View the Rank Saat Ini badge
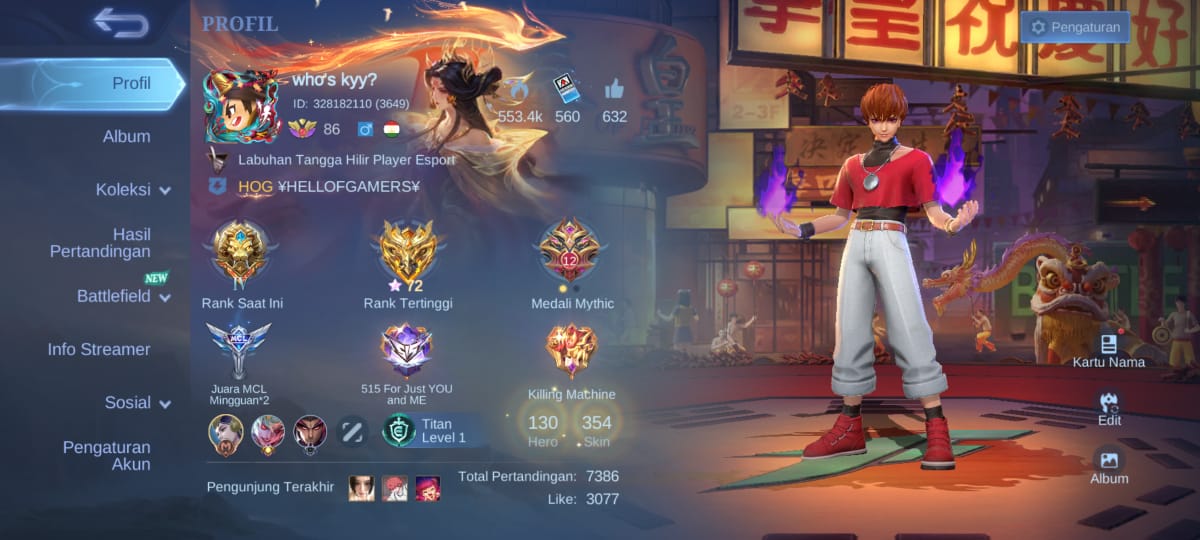This screenshot has height=540, width=1200. pos(241,253)
